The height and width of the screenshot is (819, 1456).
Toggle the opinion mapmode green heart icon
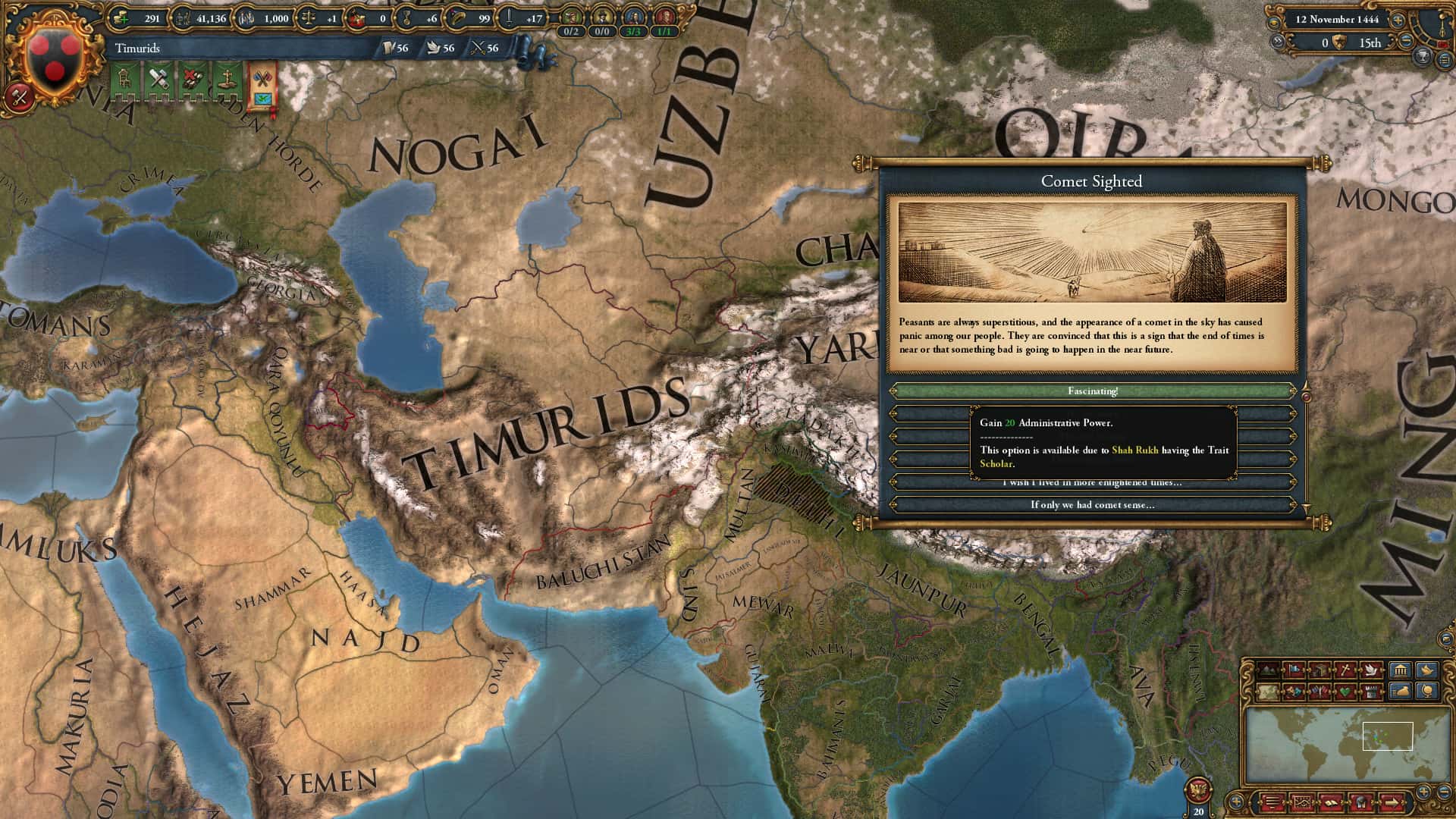[1344, 692]
